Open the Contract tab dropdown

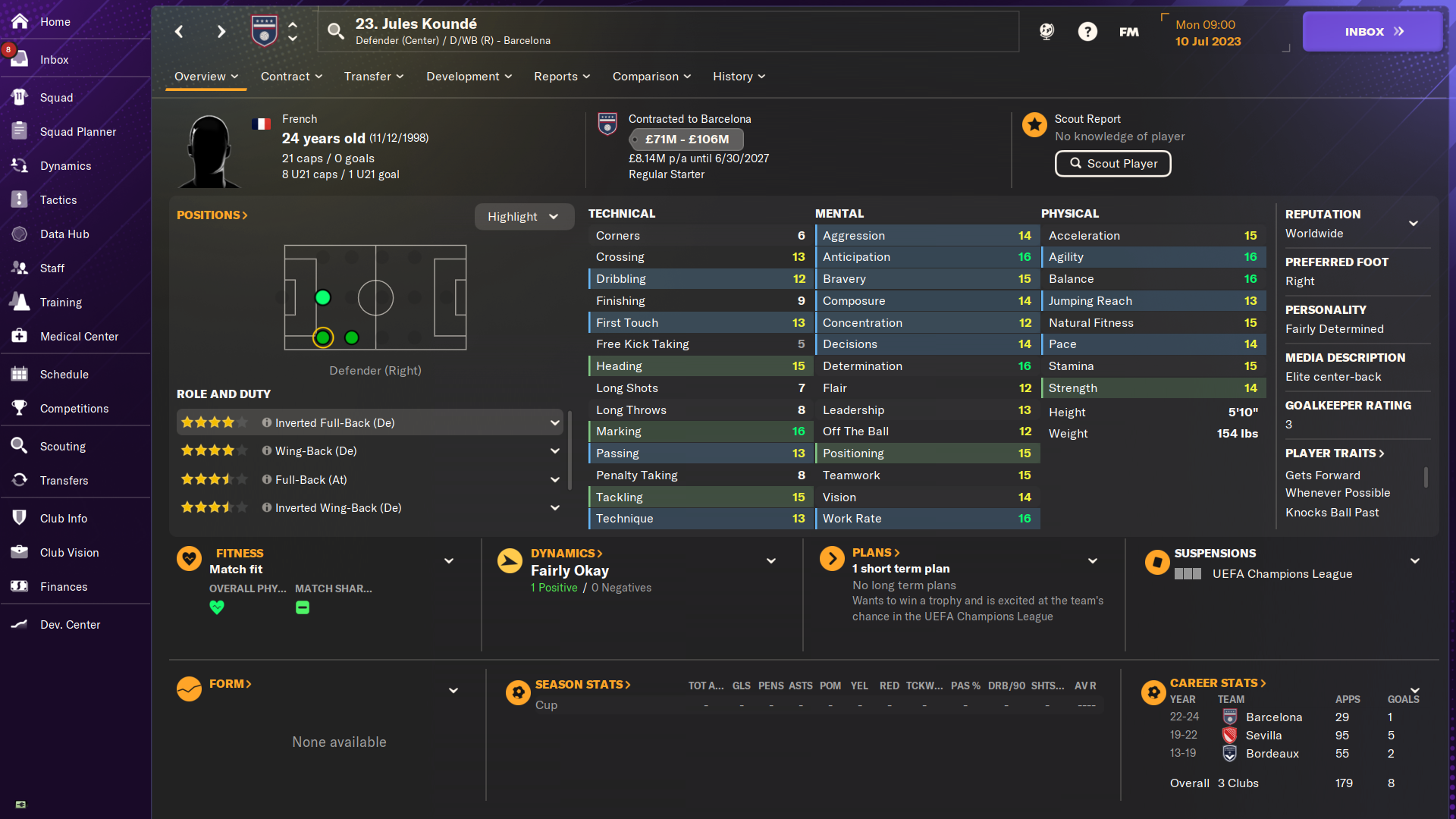pos(291,77)
